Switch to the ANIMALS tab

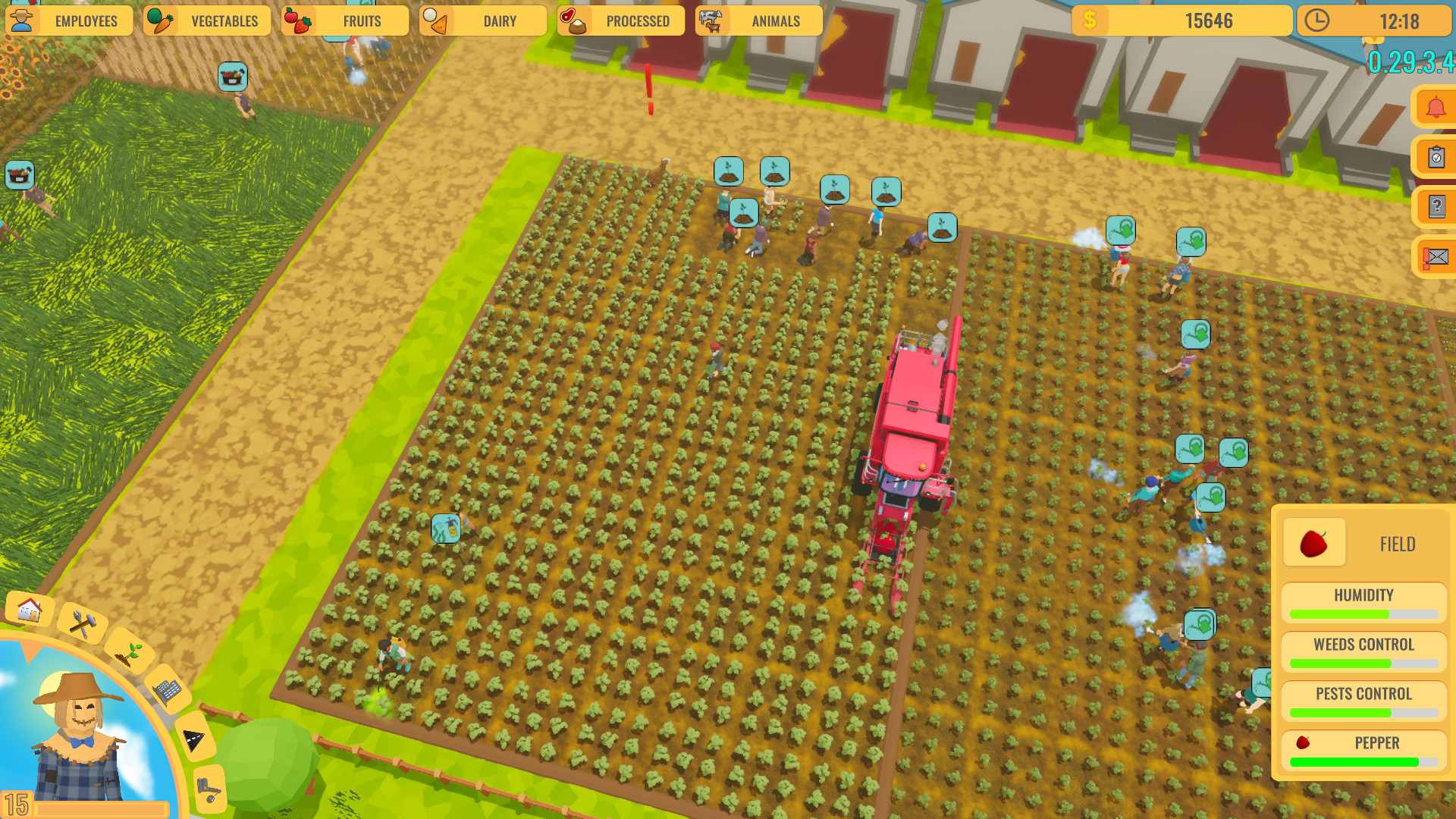click(758, 20)
